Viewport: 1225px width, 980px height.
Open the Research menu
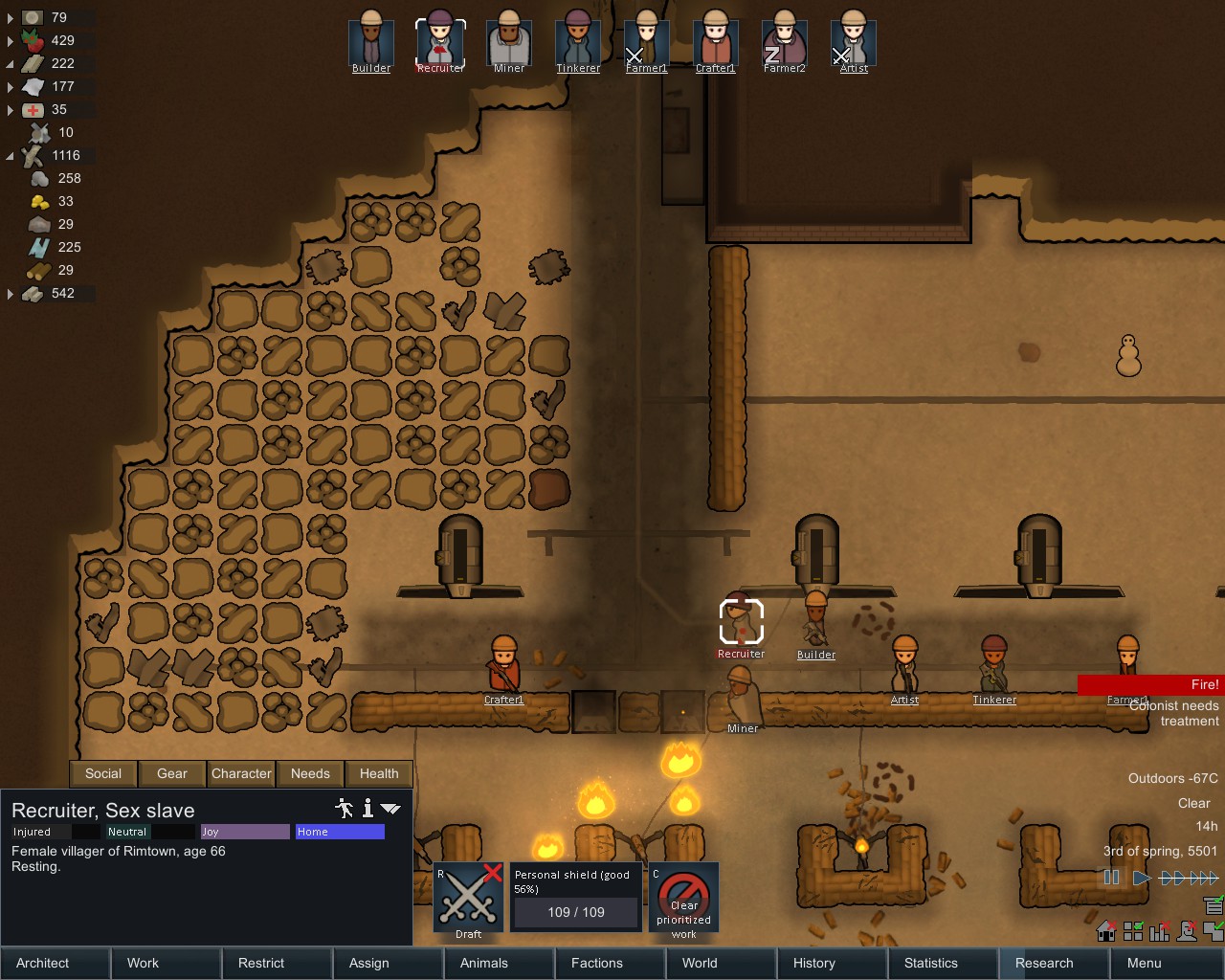pyautogui.click(x=1055, y=963)
